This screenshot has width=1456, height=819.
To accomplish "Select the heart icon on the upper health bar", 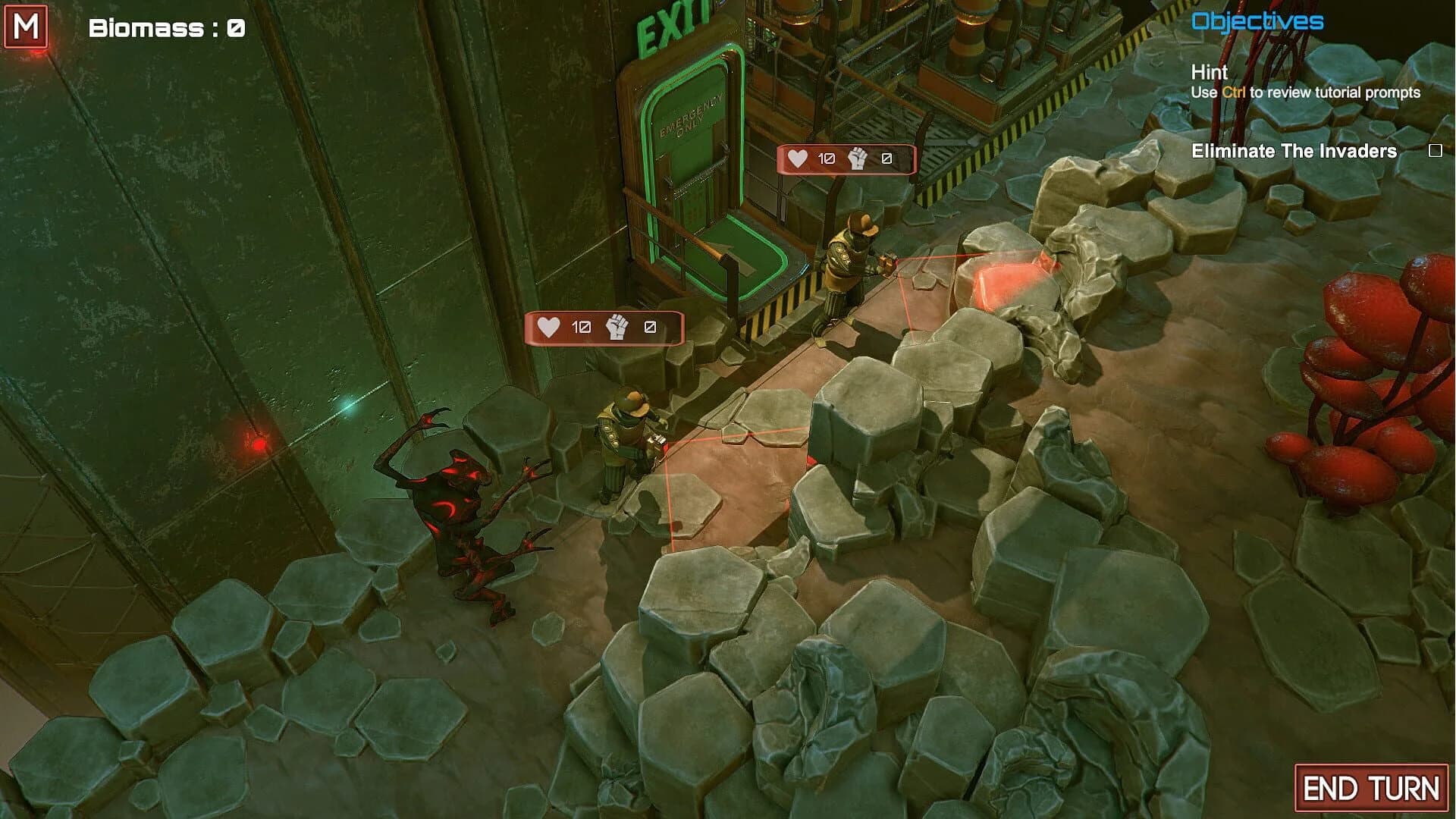I will [797, 159].
